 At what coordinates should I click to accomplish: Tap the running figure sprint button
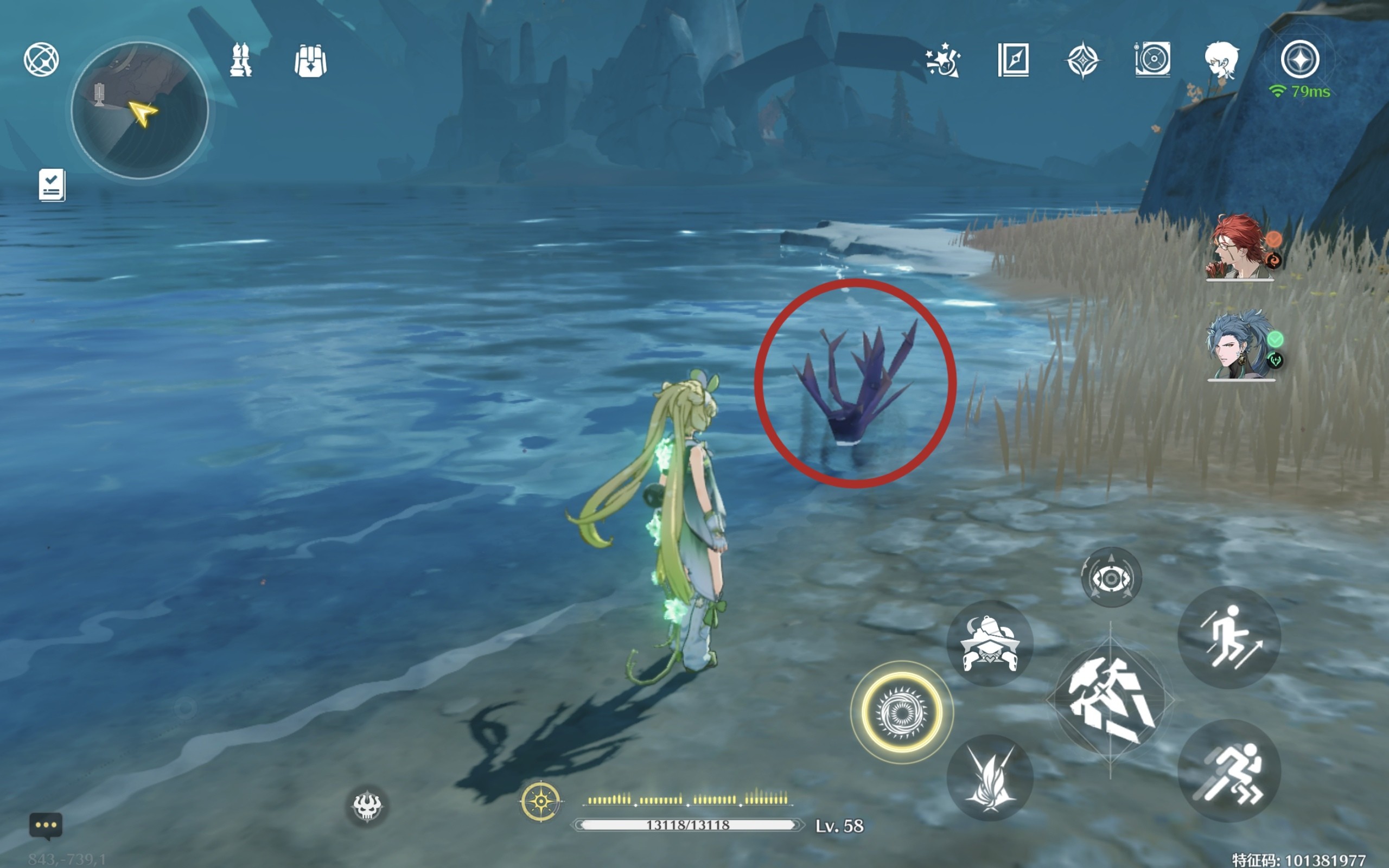pos(1229,771)
